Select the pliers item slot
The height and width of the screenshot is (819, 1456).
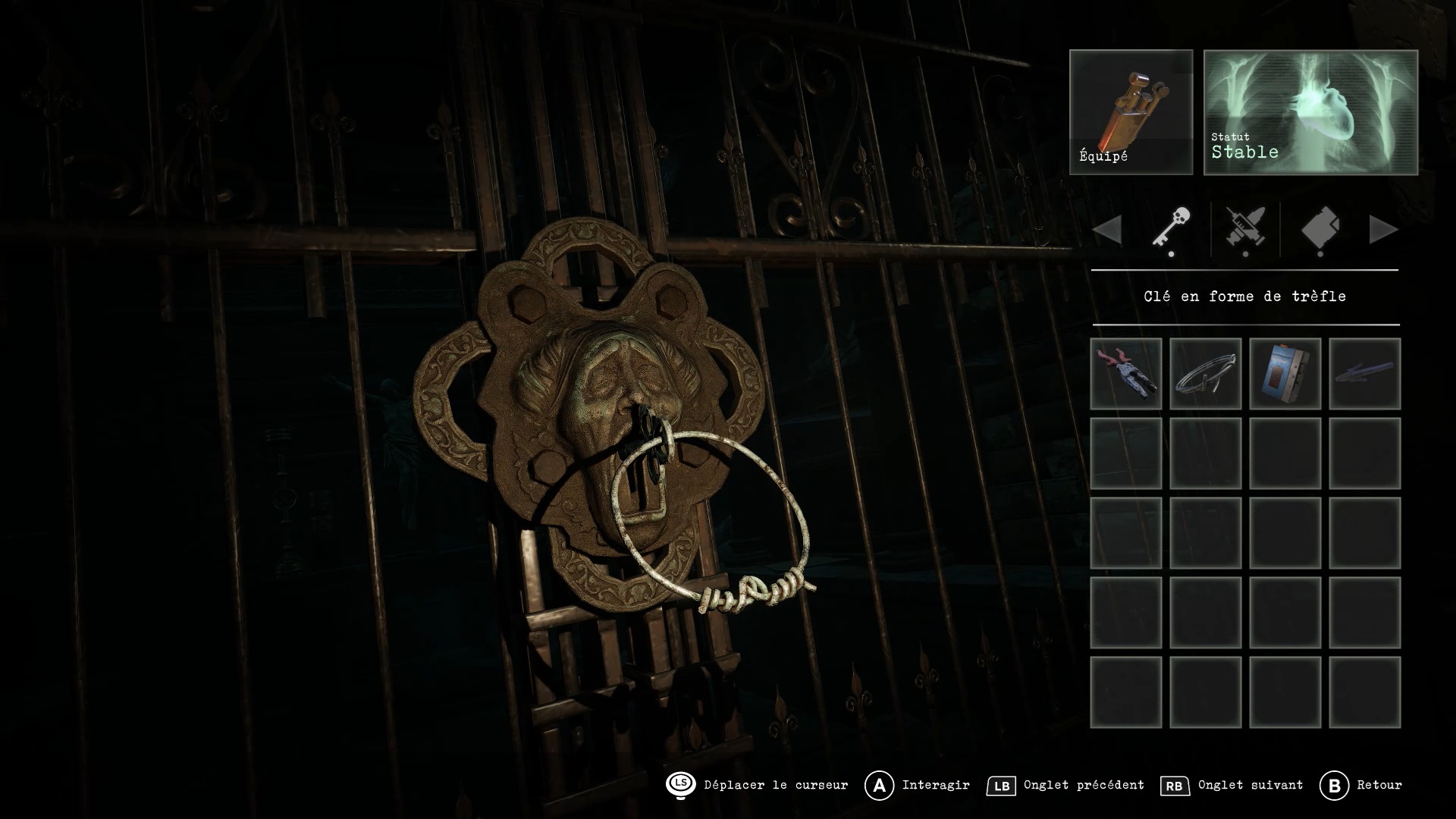(1125, 374)
